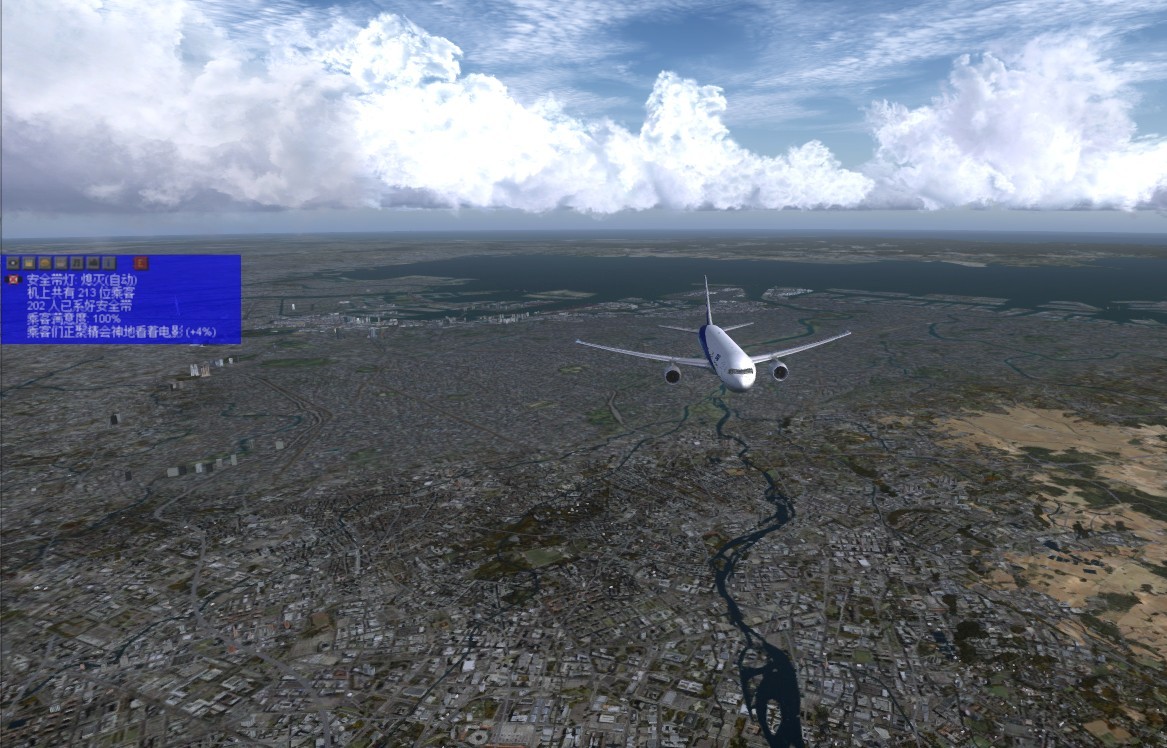Screen dimensions: 1167x748
Task: Open the orange burger-shaped meal icon
Action: (45, 263)
